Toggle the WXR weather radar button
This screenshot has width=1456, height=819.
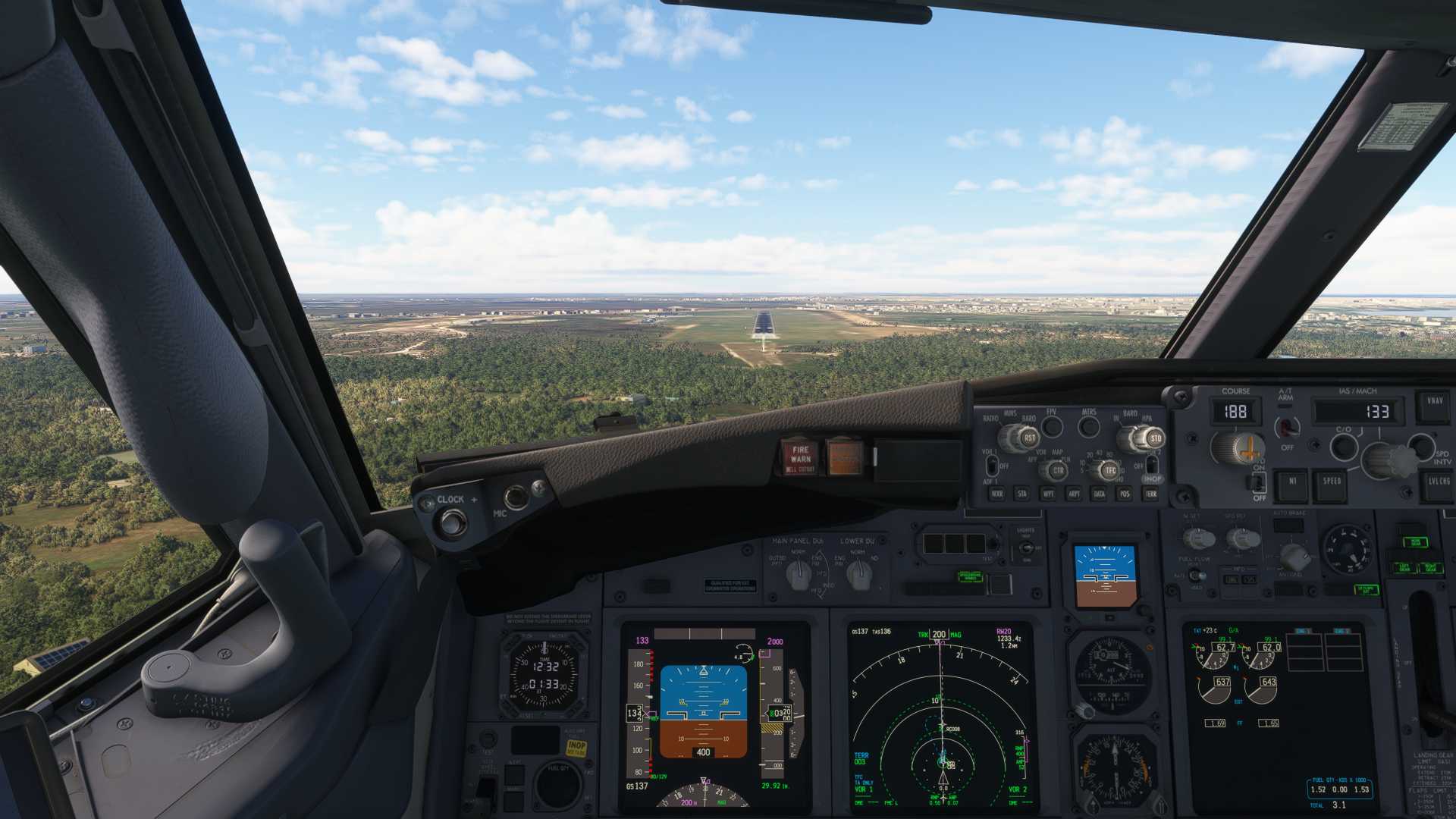click(996, 494)
